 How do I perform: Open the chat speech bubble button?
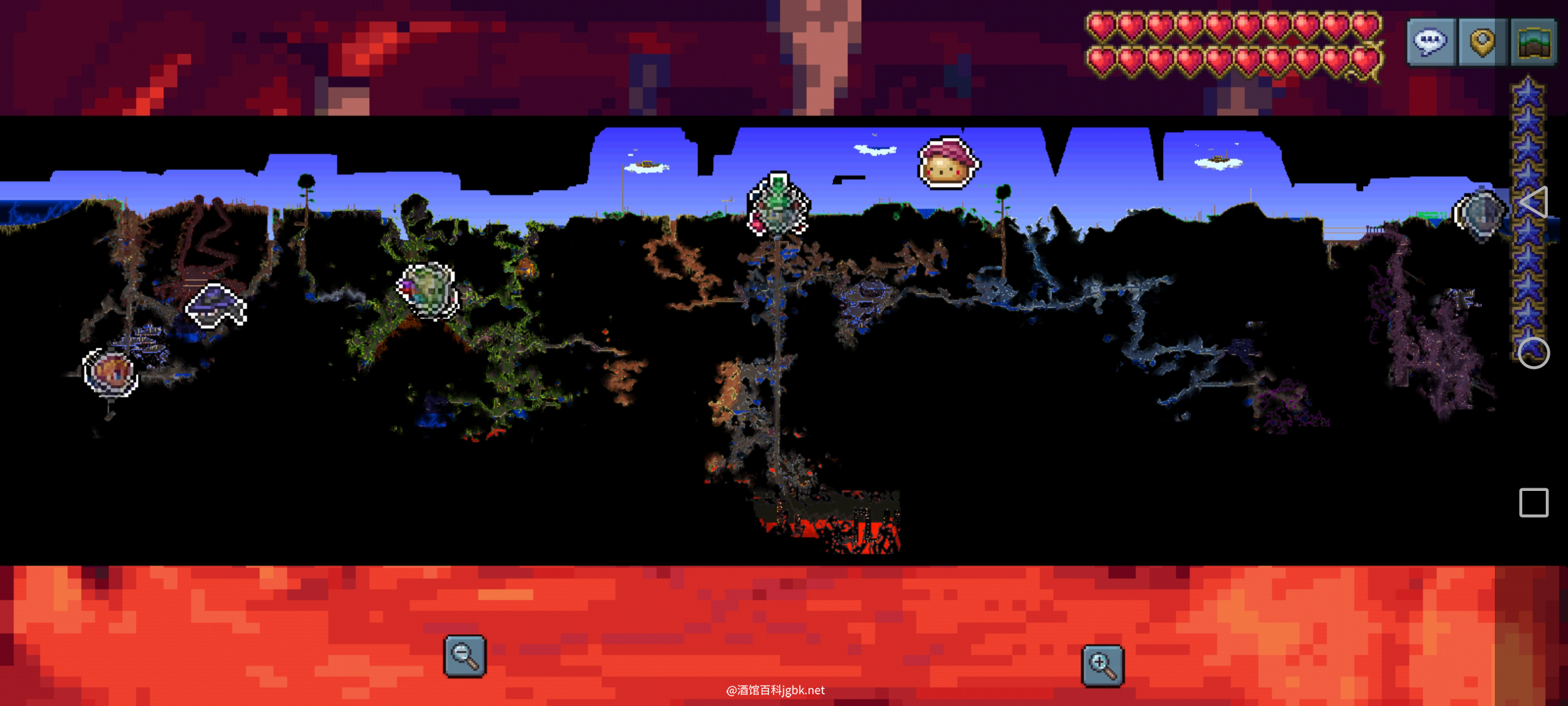point(1431,42)
